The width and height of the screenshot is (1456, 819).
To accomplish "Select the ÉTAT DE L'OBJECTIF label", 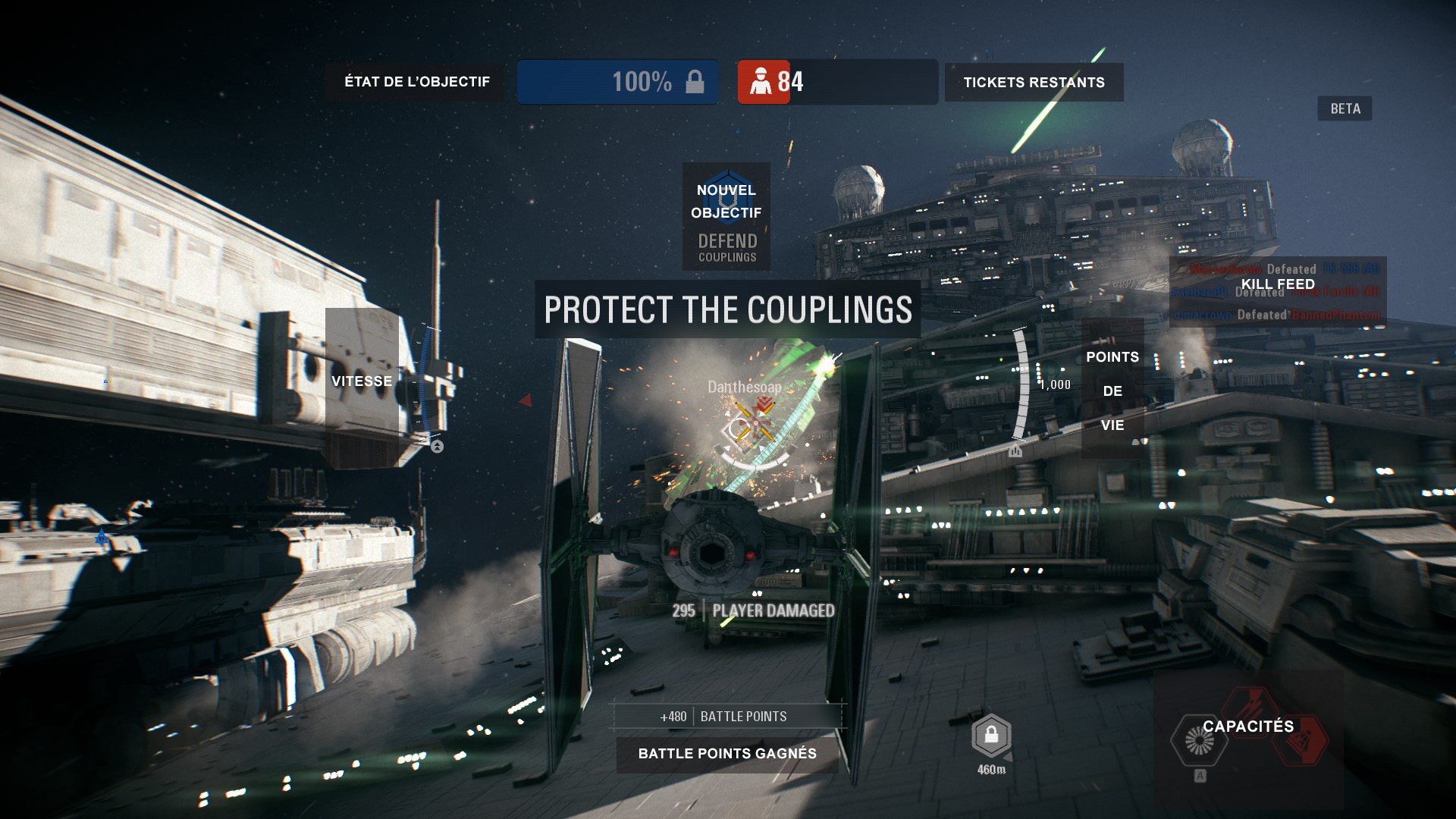I will click(x=418, y=81).
